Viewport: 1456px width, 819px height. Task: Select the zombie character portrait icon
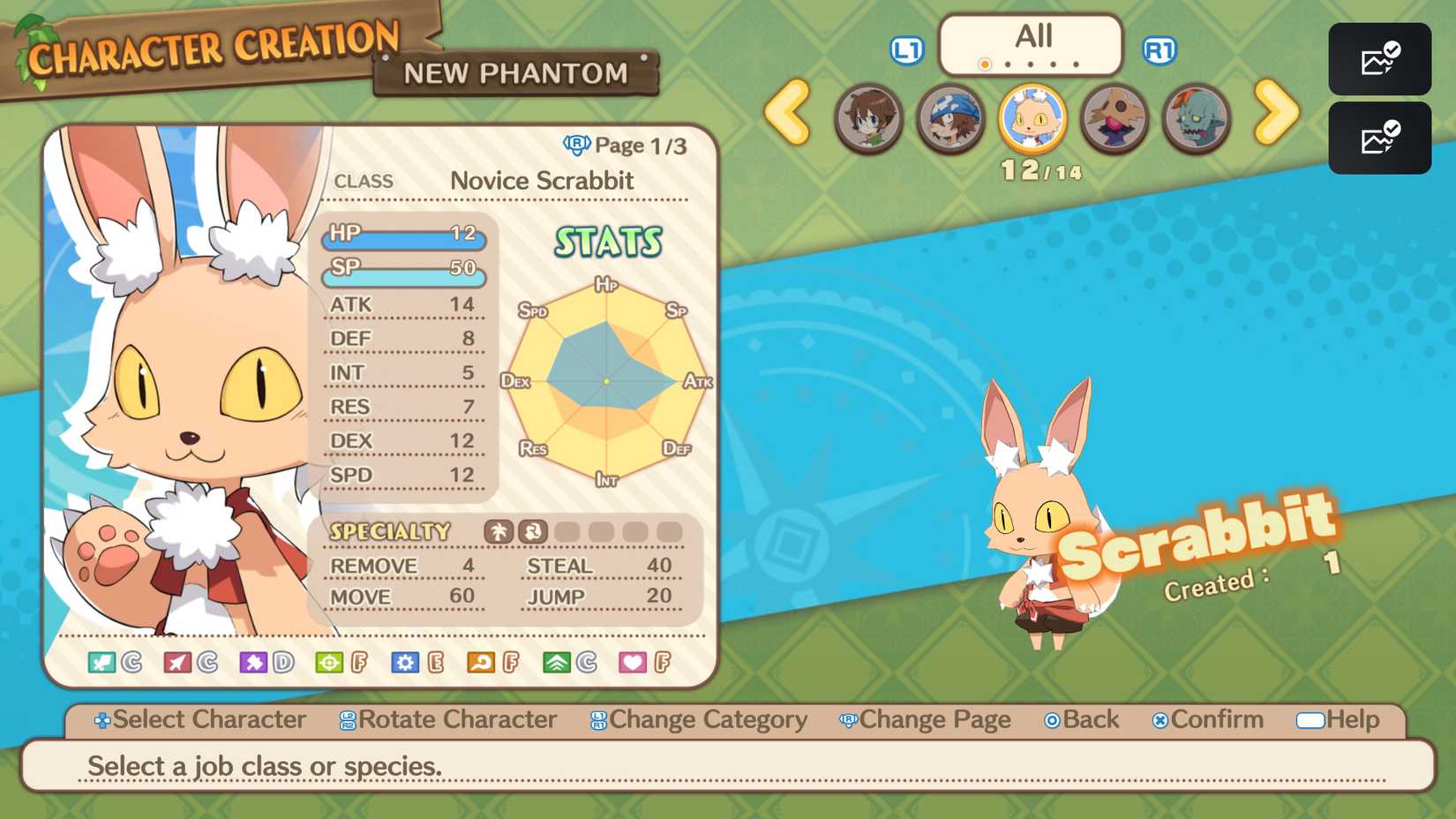[1197, 119]
